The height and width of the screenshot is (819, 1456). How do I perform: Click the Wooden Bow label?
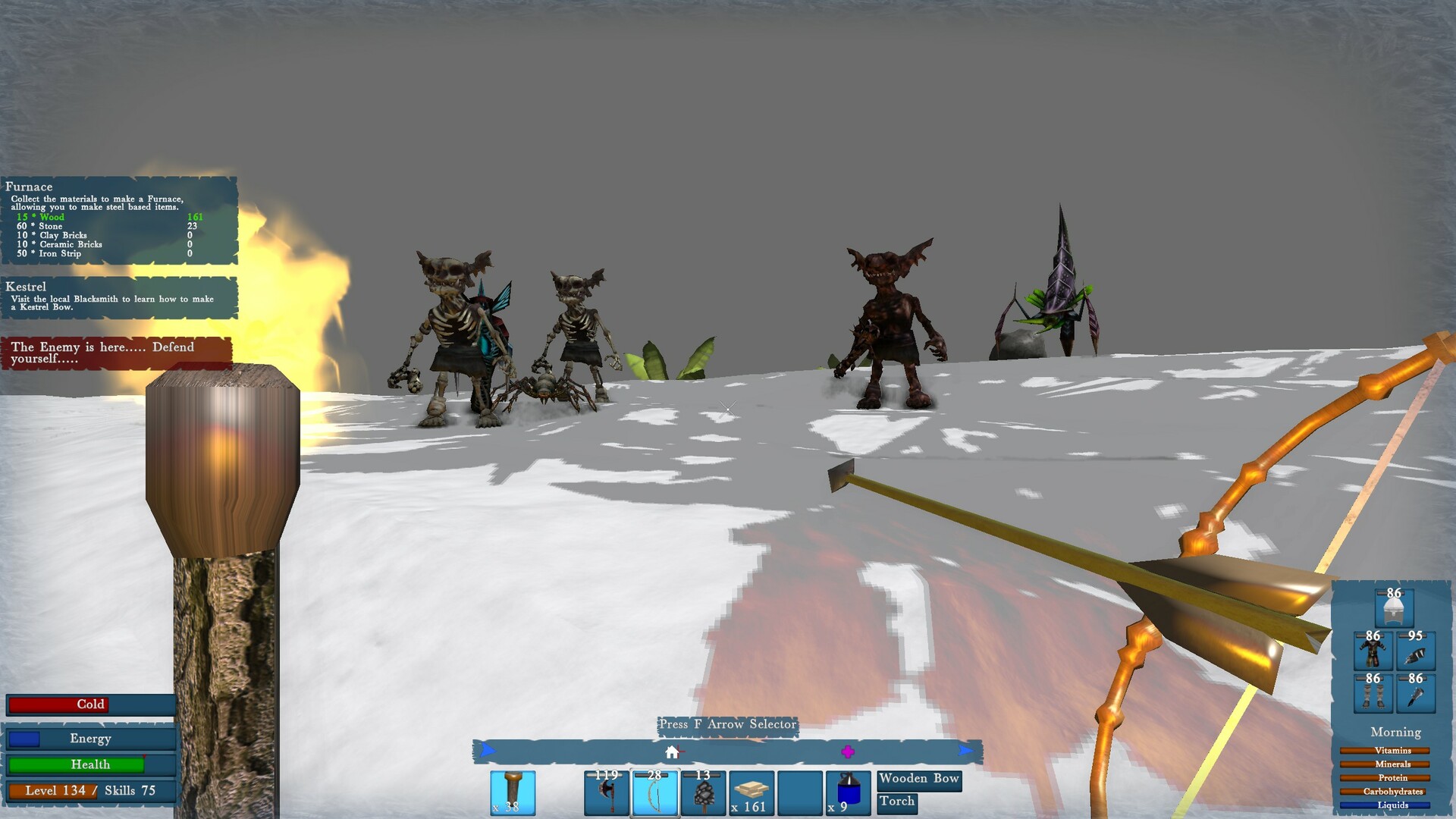919,780
